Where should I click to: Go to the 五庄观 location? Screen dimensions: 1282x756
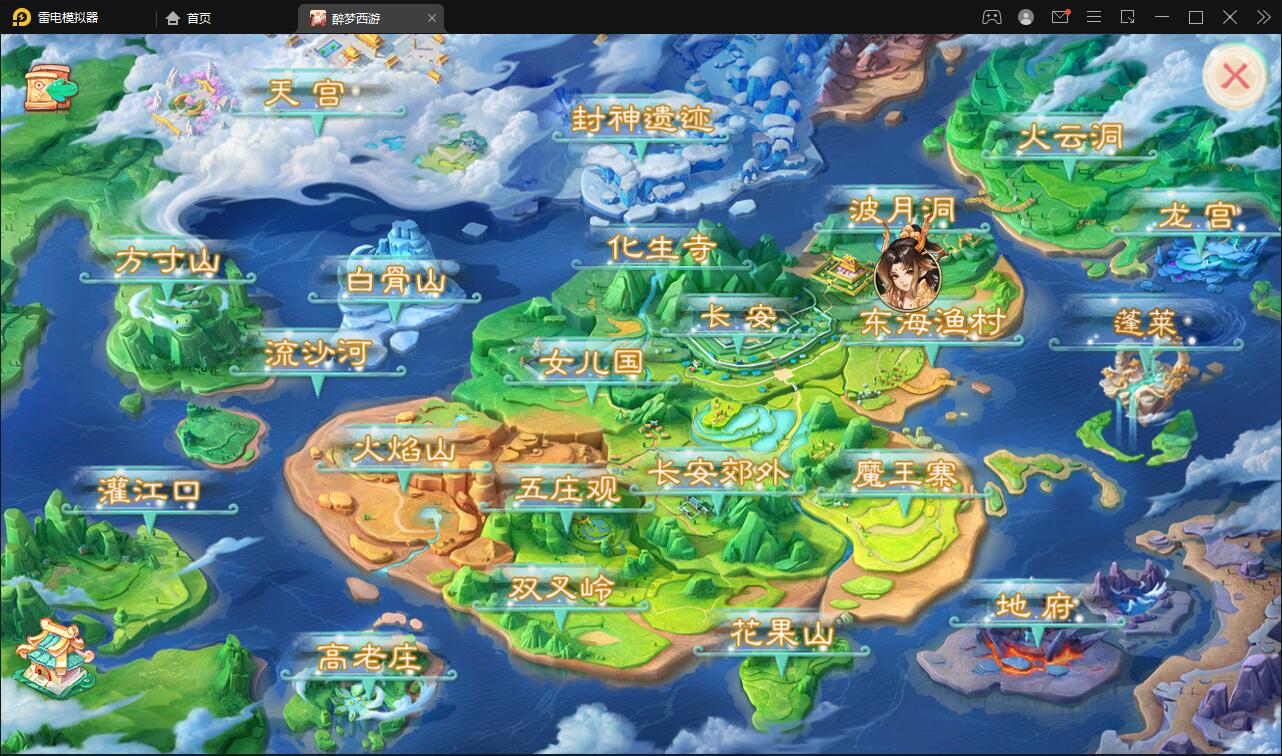point(568,490)
